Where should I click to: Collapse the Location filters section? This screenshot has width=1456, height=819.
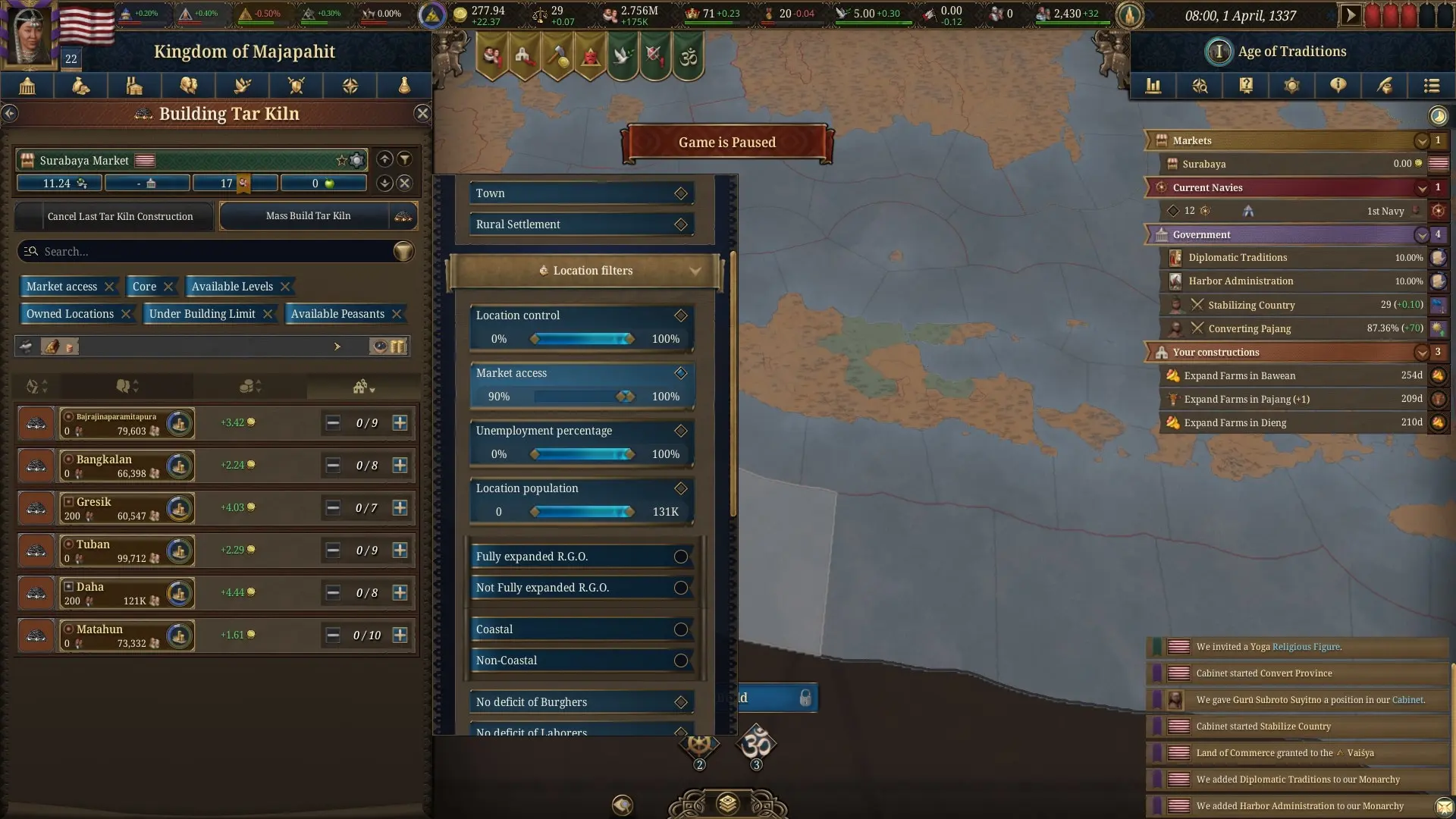coord(695,270)
